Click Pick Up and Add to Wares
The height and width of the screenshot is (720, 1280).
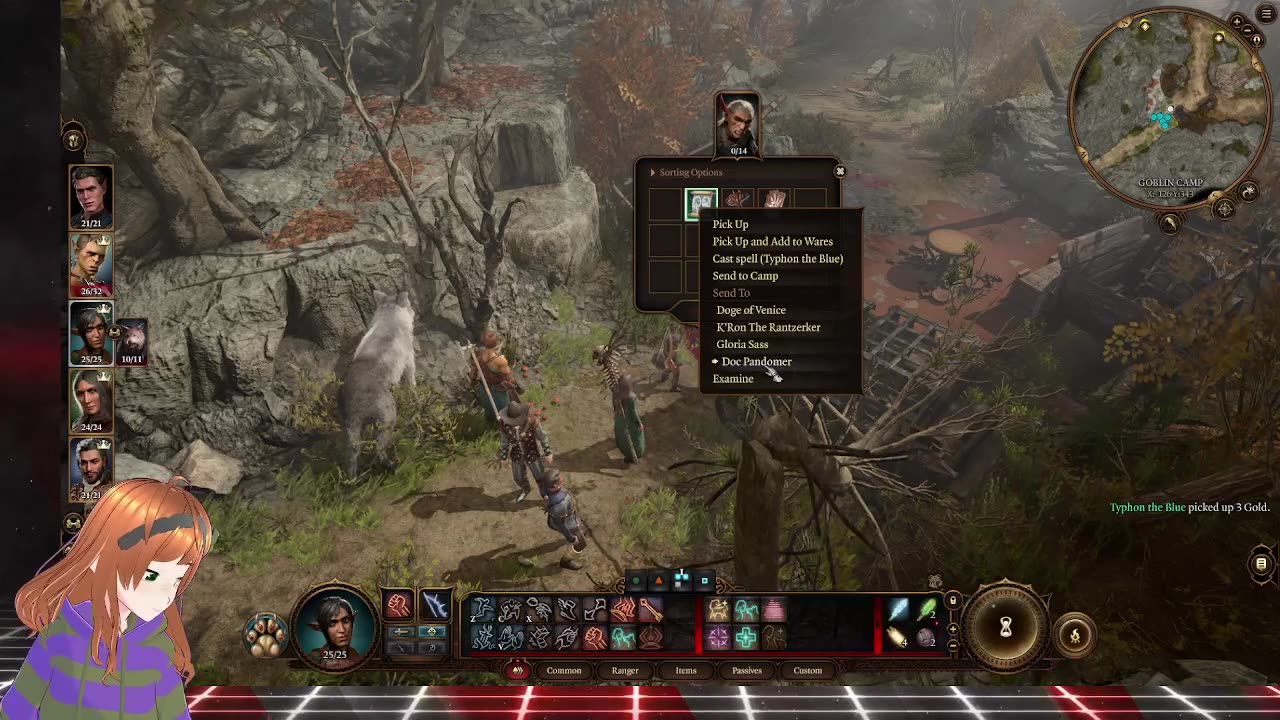770,241
